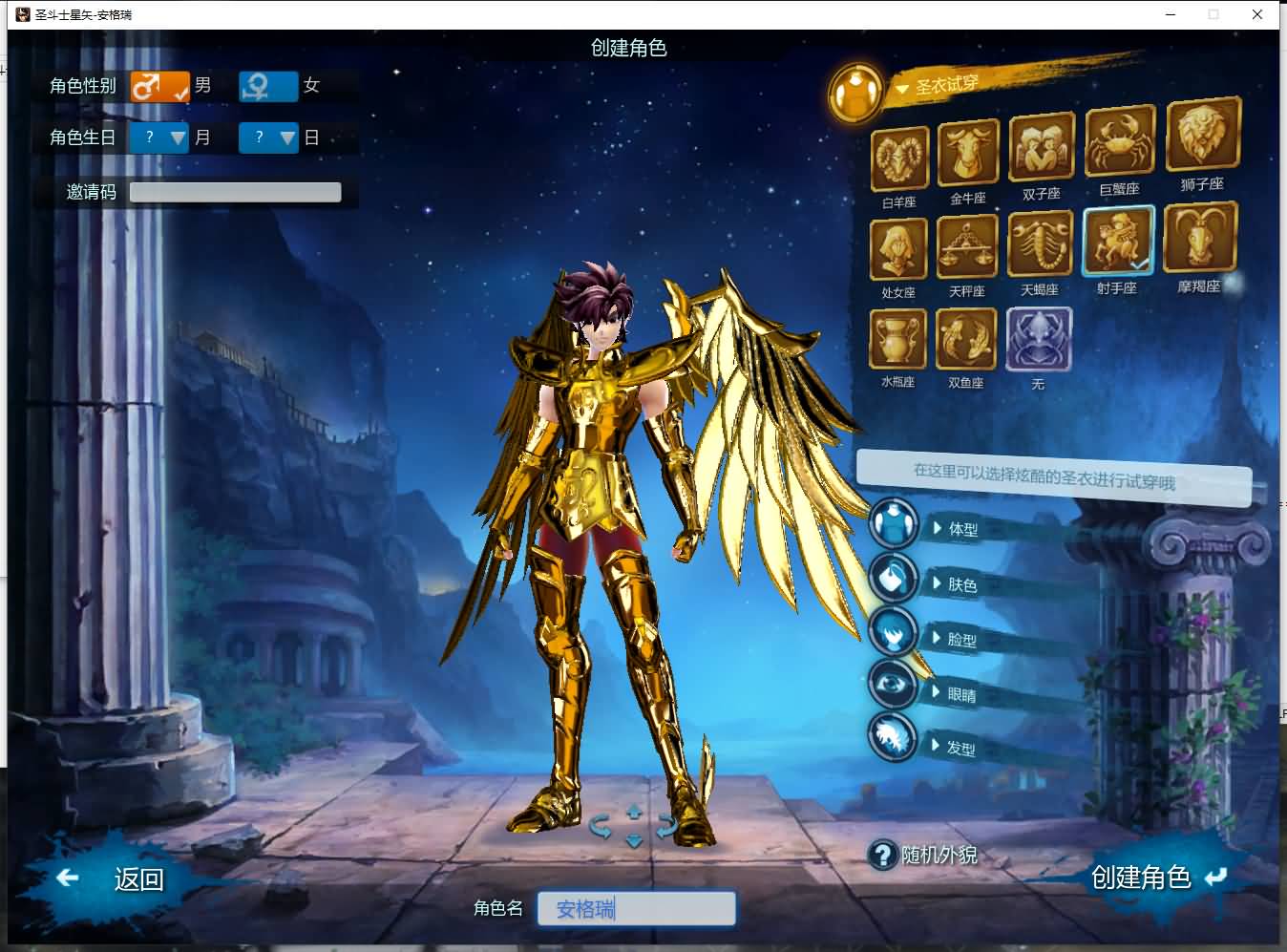Select the no-cloth (无) option
Image resolution: width=1287 pixels, height=952 pixels.
pos(1038,340)
